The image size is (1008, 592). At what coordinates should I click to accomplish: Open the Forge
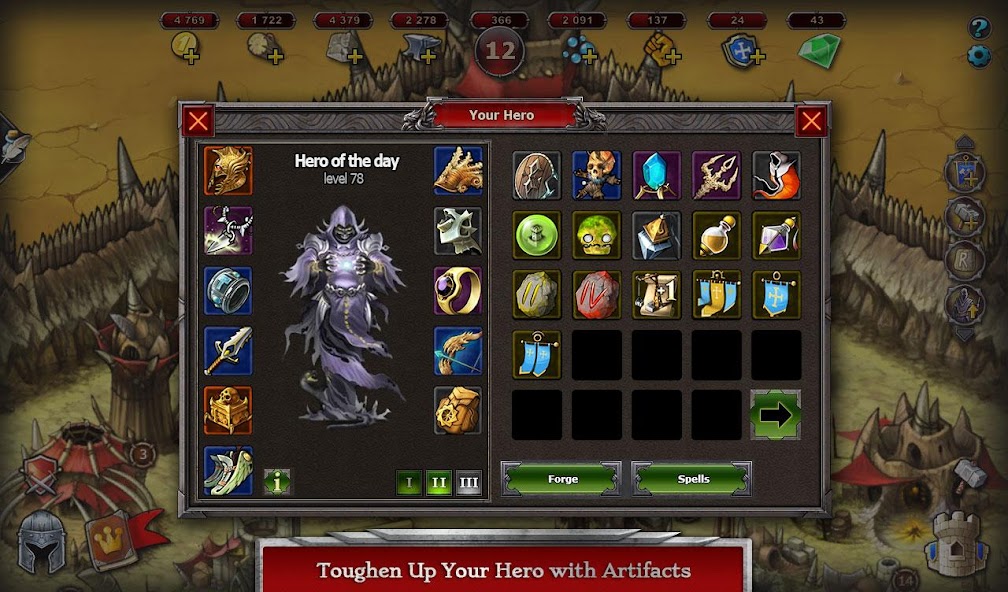[561, 479]
